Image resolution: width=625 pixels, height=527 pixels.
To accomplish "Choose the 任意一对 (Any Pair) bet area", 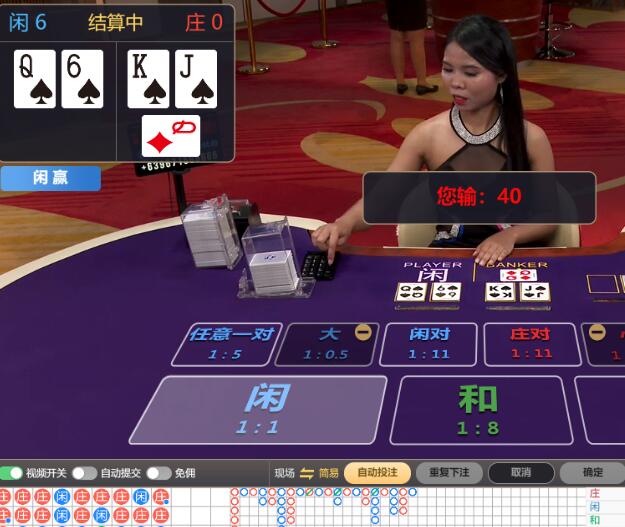I will pos(230,343).
